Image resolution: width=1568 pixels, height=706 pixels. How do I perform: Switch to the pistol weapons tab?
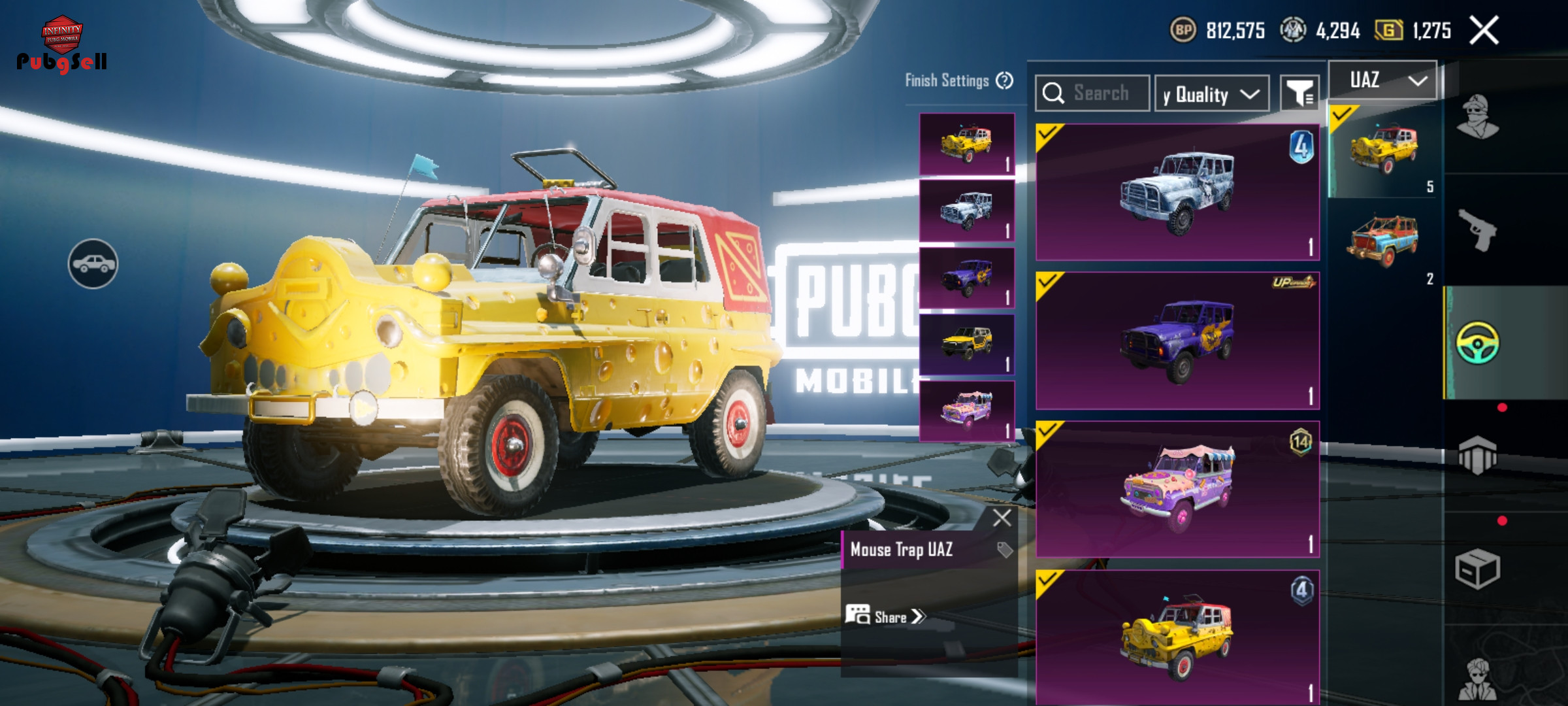click(x=1478, y=230)
